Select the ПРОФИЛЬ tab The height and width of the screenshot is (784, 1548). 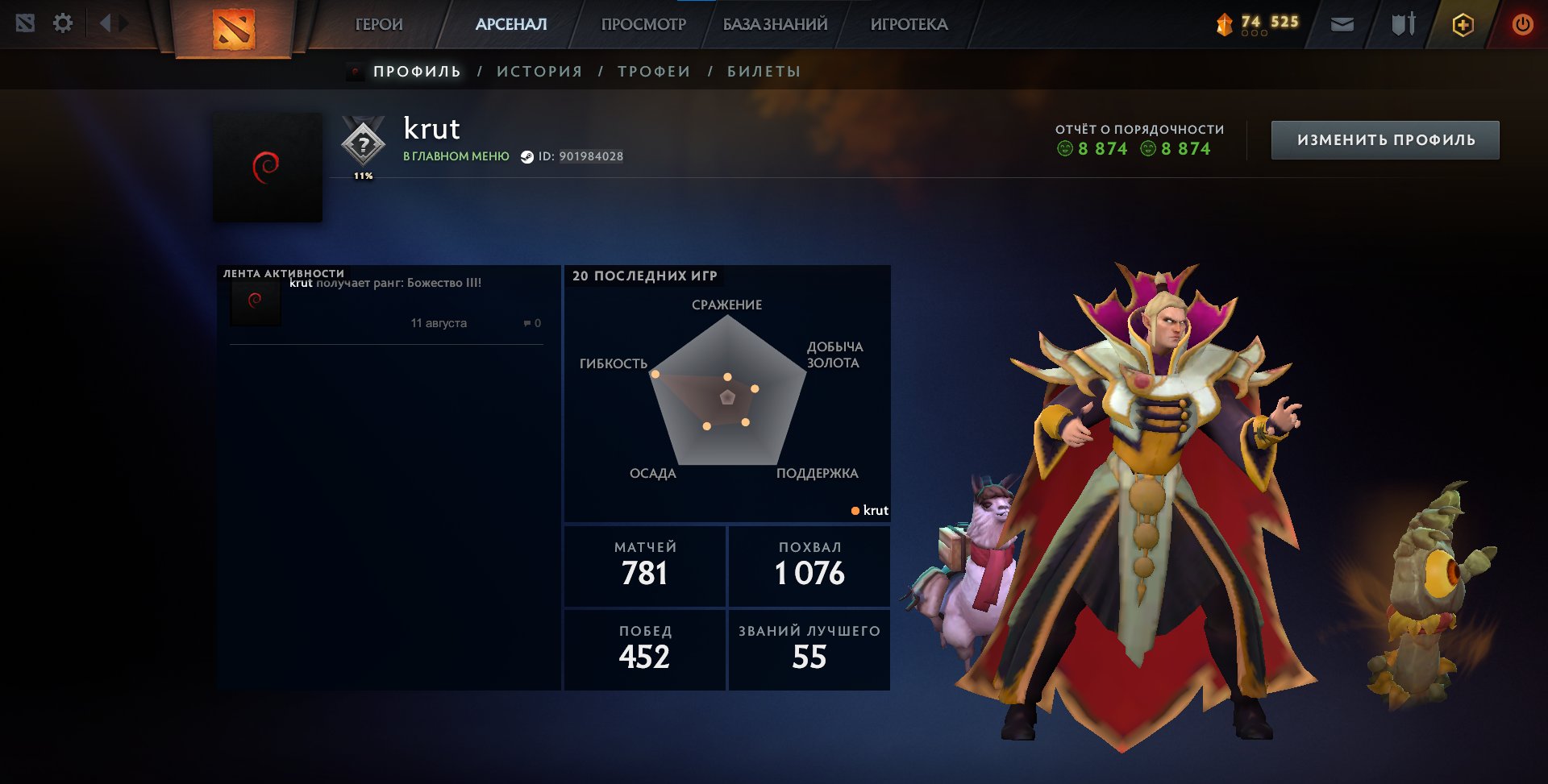(417, 72)
